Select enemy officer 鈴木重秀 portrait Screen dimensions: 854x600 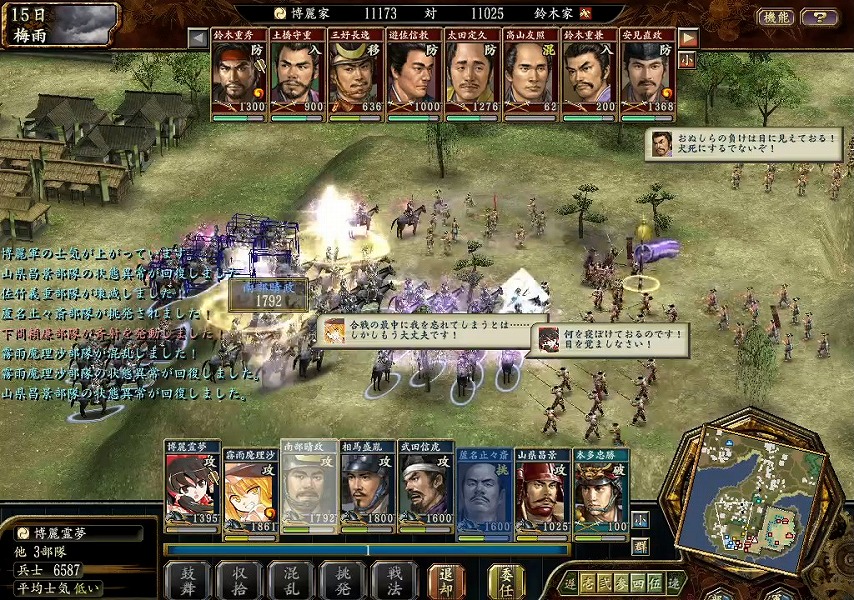[240, 75]
